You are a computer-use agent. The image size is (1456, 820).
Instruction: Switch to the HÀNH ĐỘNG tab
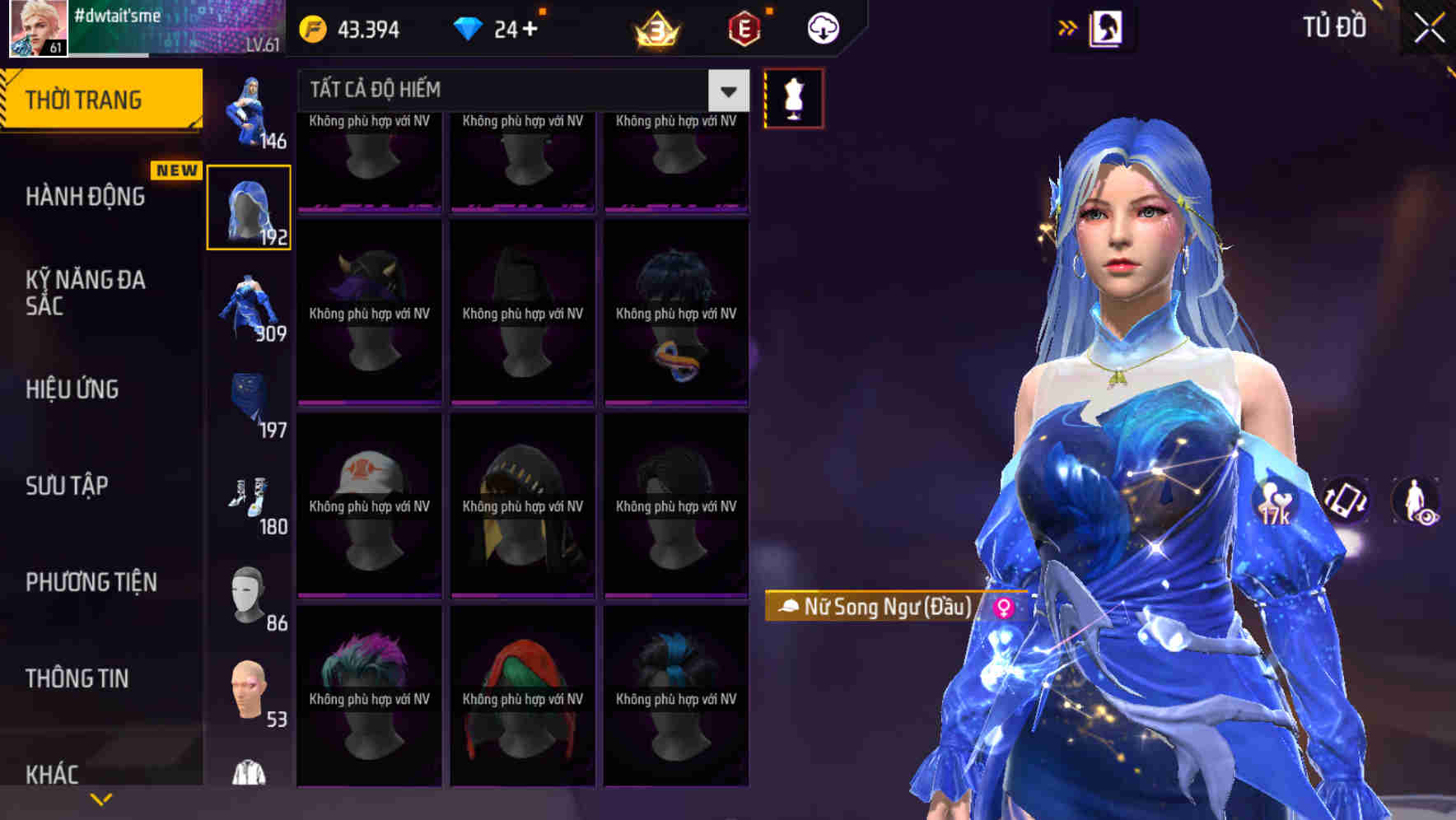86,196
